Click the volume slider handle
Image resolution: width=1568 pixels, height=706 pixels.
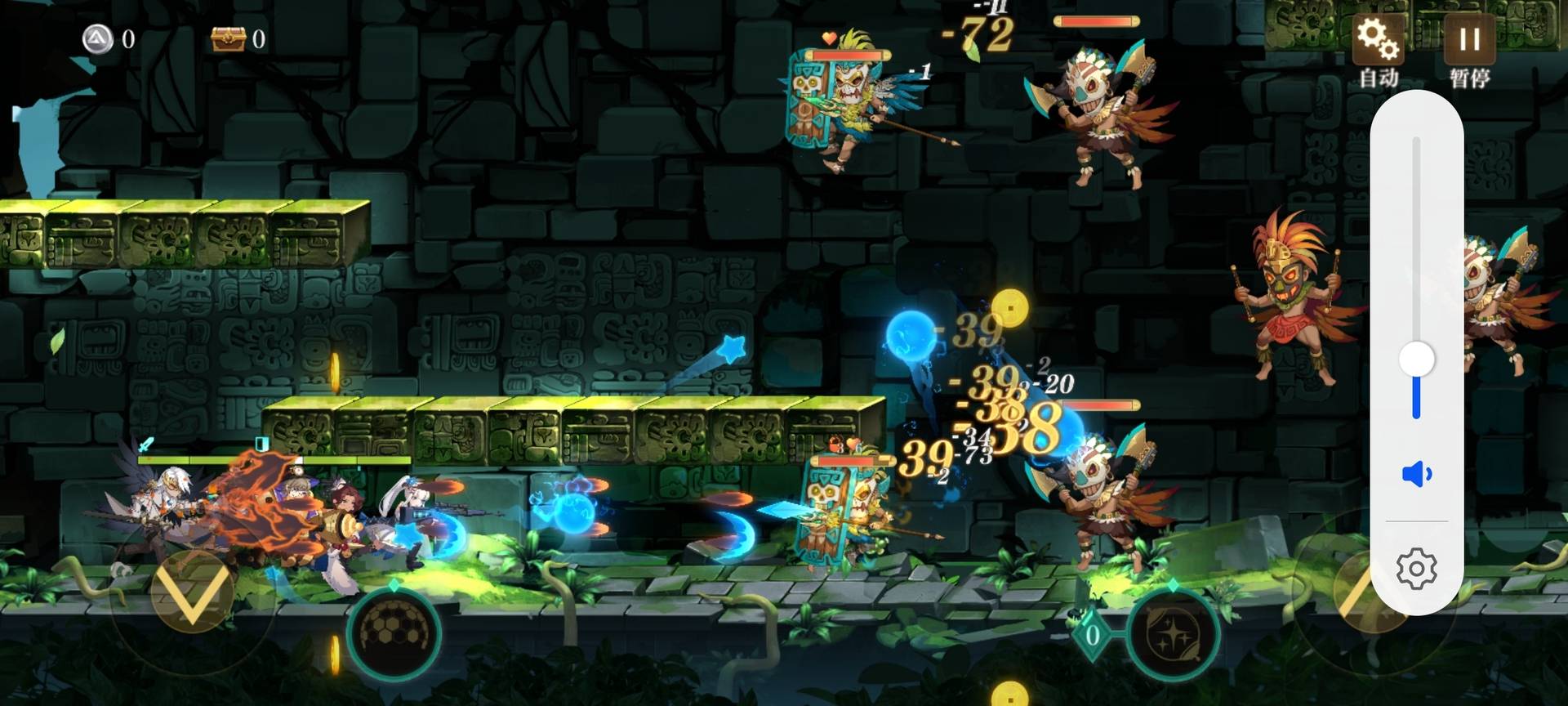point(1416,360)
